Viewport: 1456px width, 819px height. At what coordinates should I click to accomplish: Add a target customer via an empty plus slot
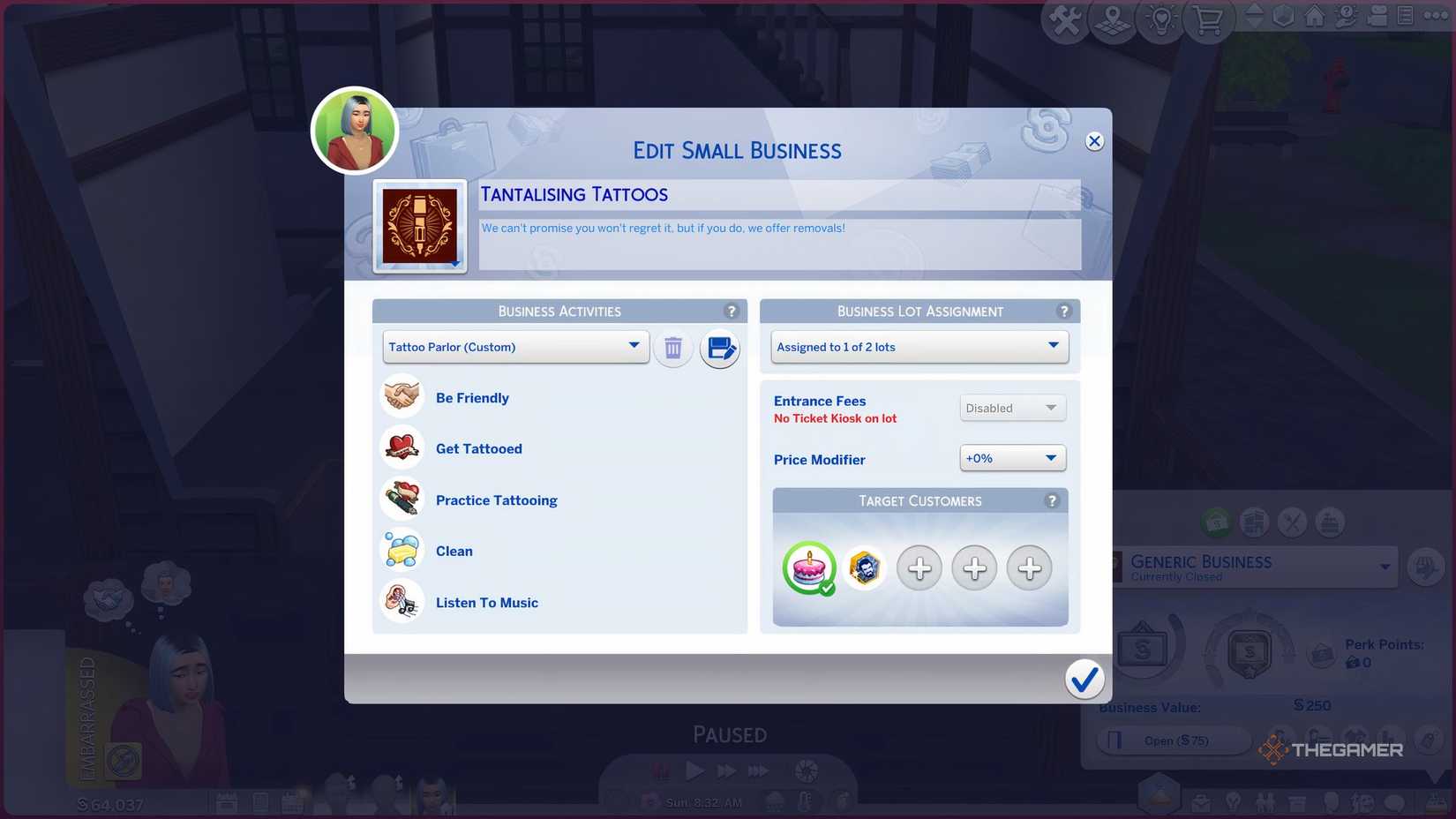click(x=919, y=569)
